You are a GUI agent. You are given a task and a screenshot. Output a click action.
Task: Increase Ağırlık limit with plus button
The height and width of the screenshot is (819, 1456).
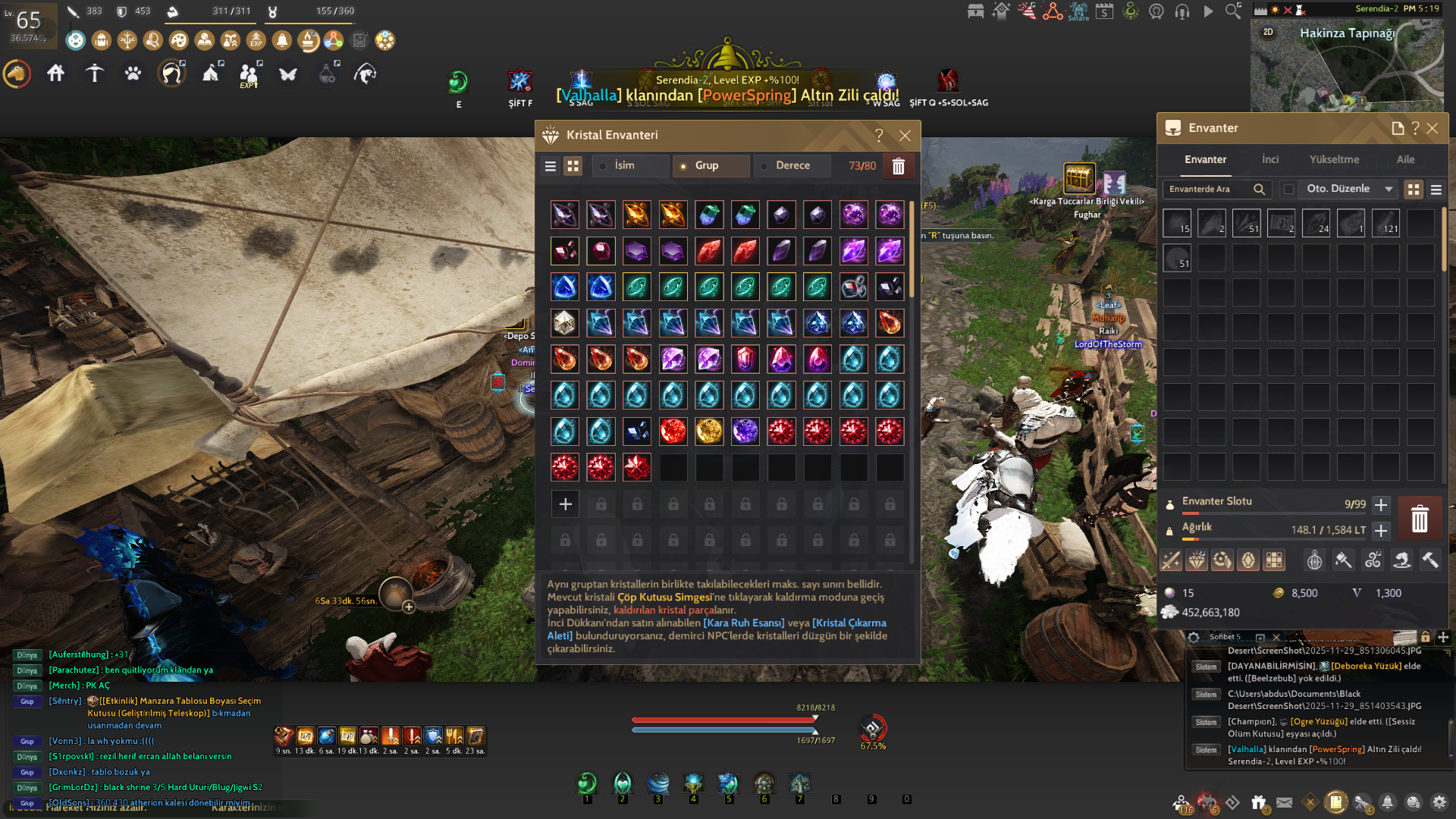[1381, 530]
